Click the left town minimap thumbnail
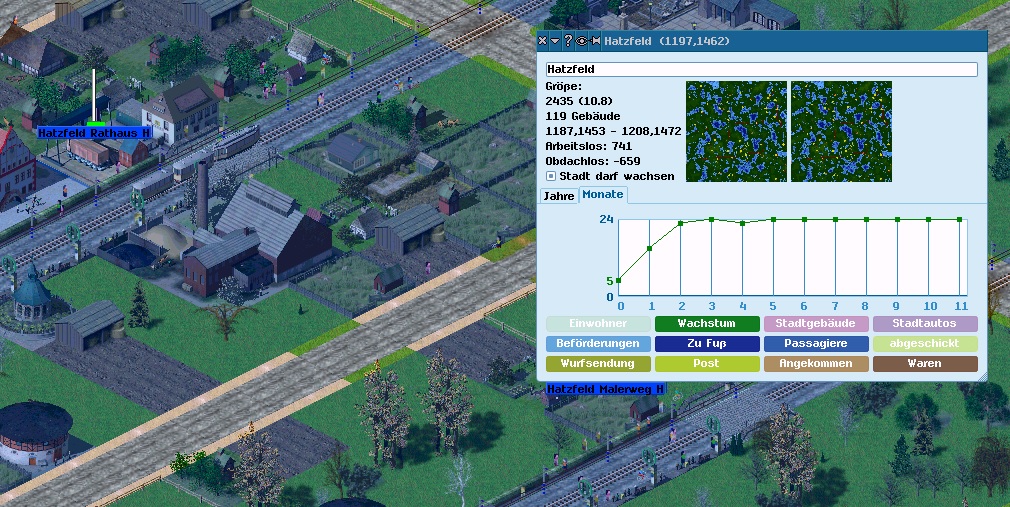The height and width of the screenshot is (507, 1010). tap(735, 131)
